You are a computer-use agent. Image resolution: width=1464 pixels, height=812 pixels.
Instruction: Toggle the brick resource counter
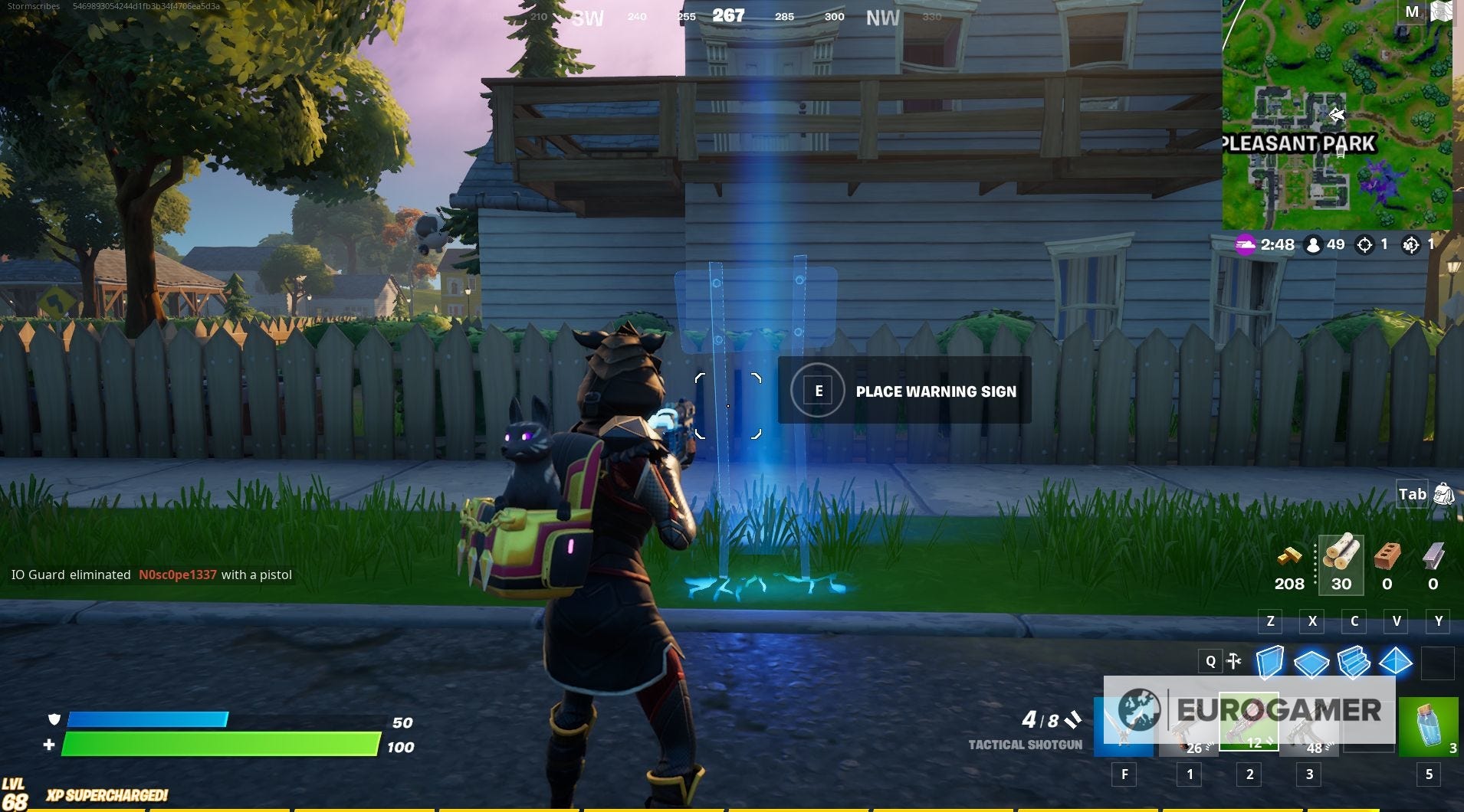tap(1386, 565)
